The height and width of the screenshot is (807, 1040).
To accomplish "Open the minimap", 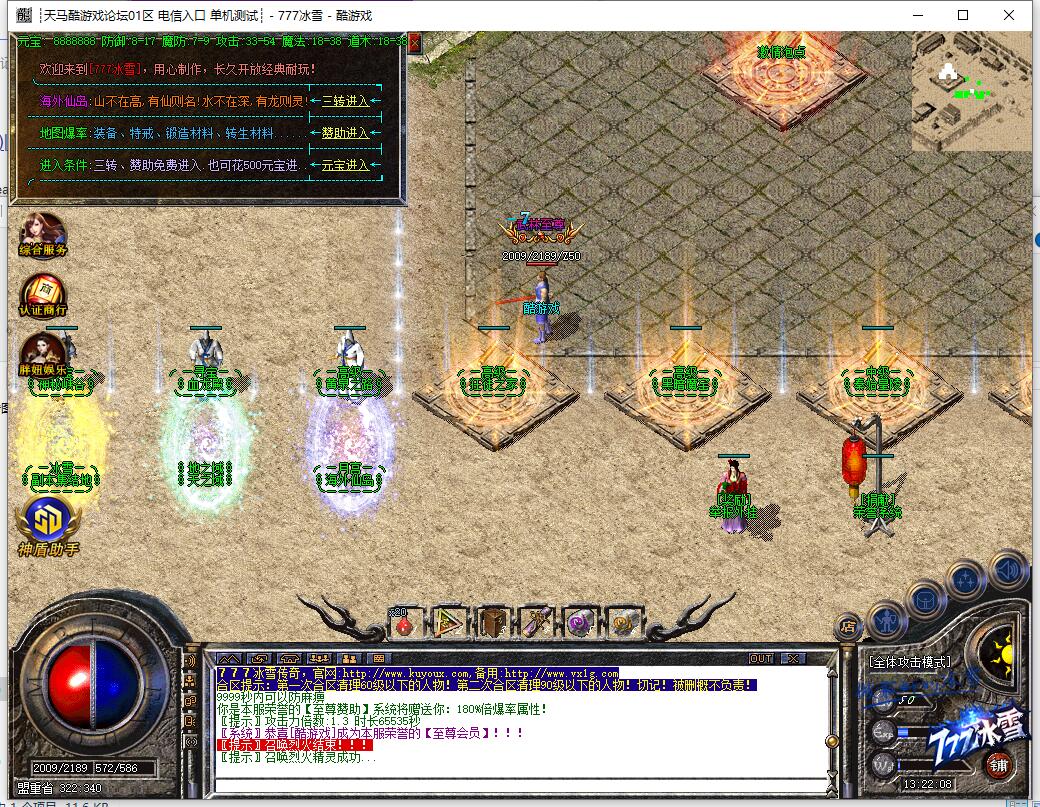I will click(971, 90).
